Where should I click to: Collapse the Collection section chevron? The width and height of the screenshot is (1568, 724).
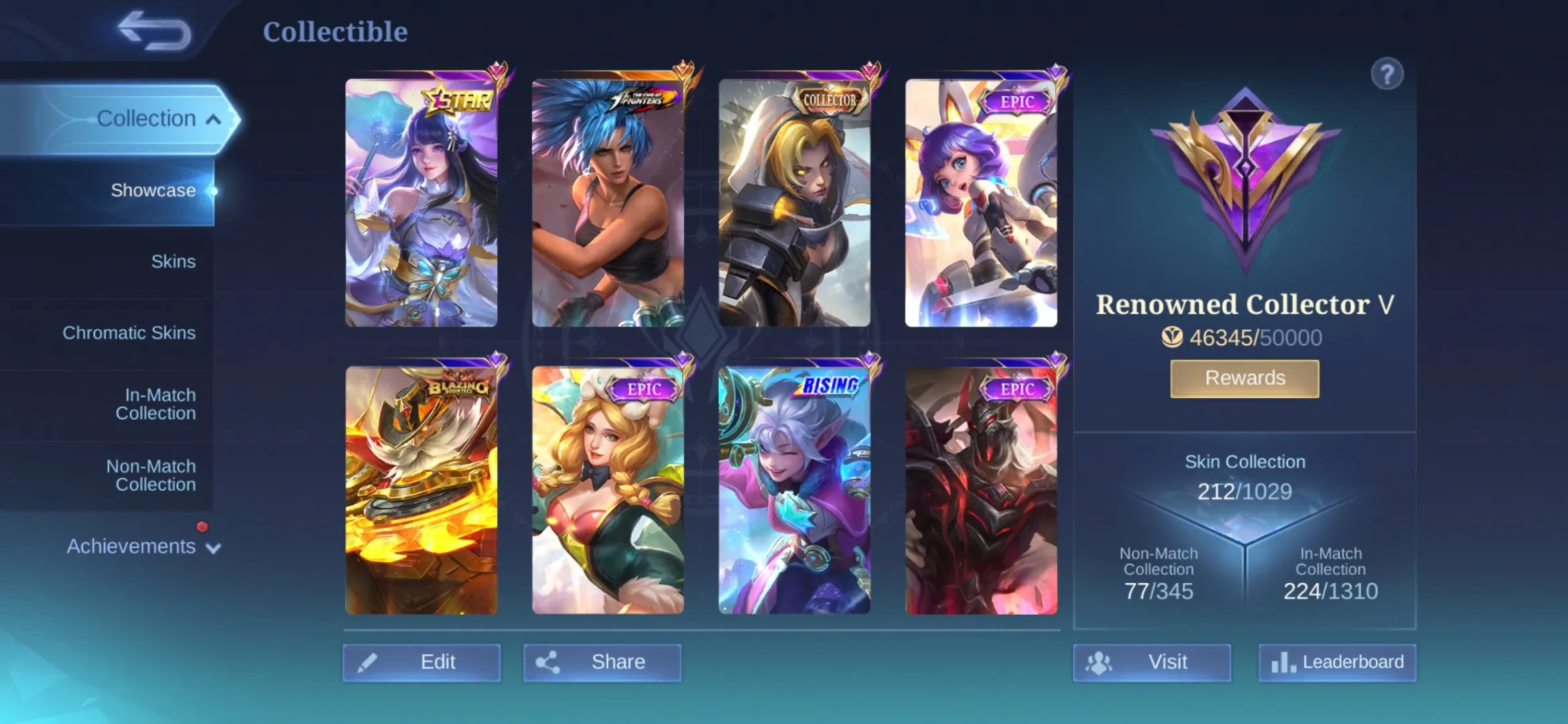click(212, 119)
